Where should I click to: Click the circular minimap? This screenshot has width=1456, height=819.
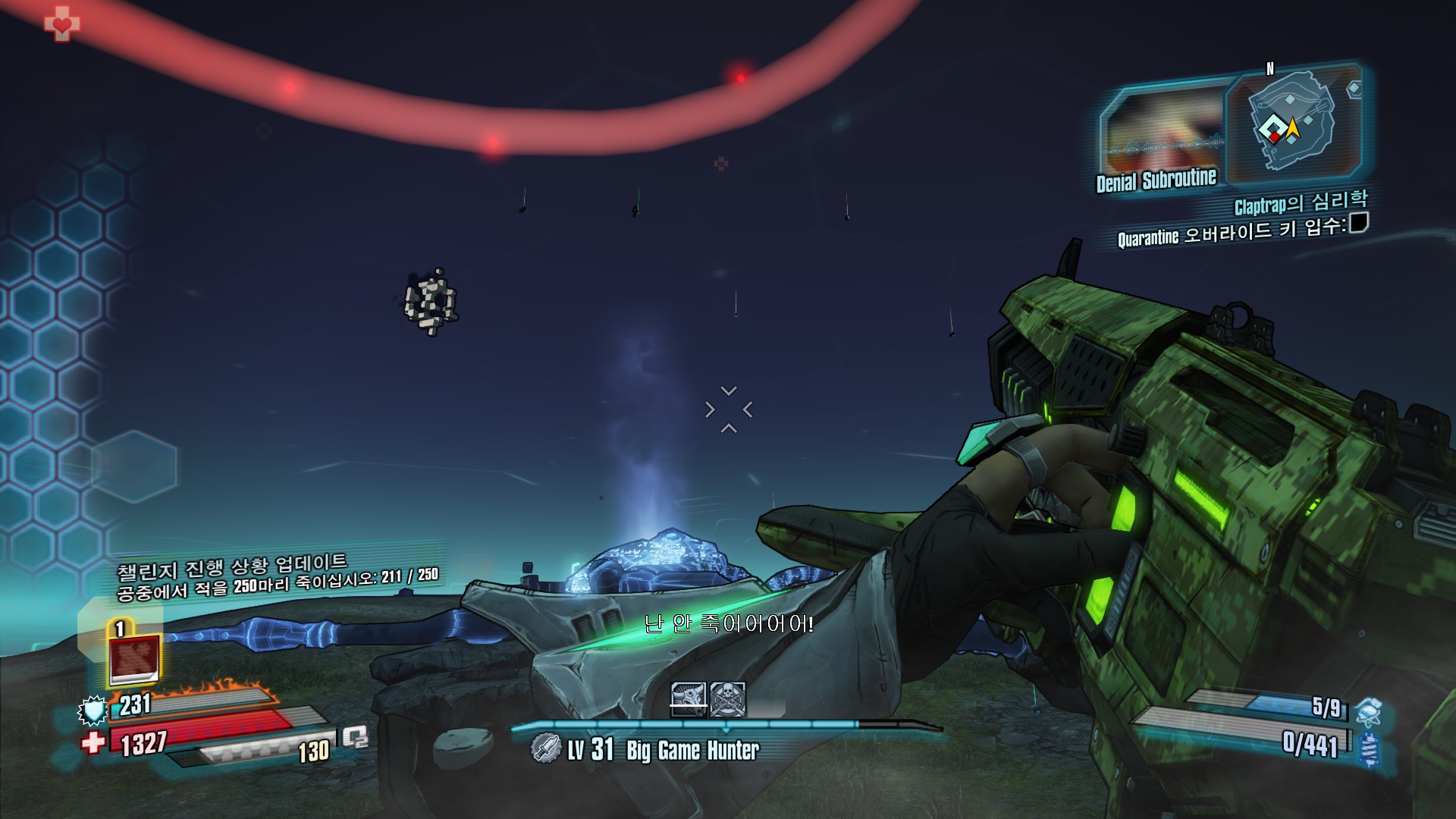(1291, 125)
